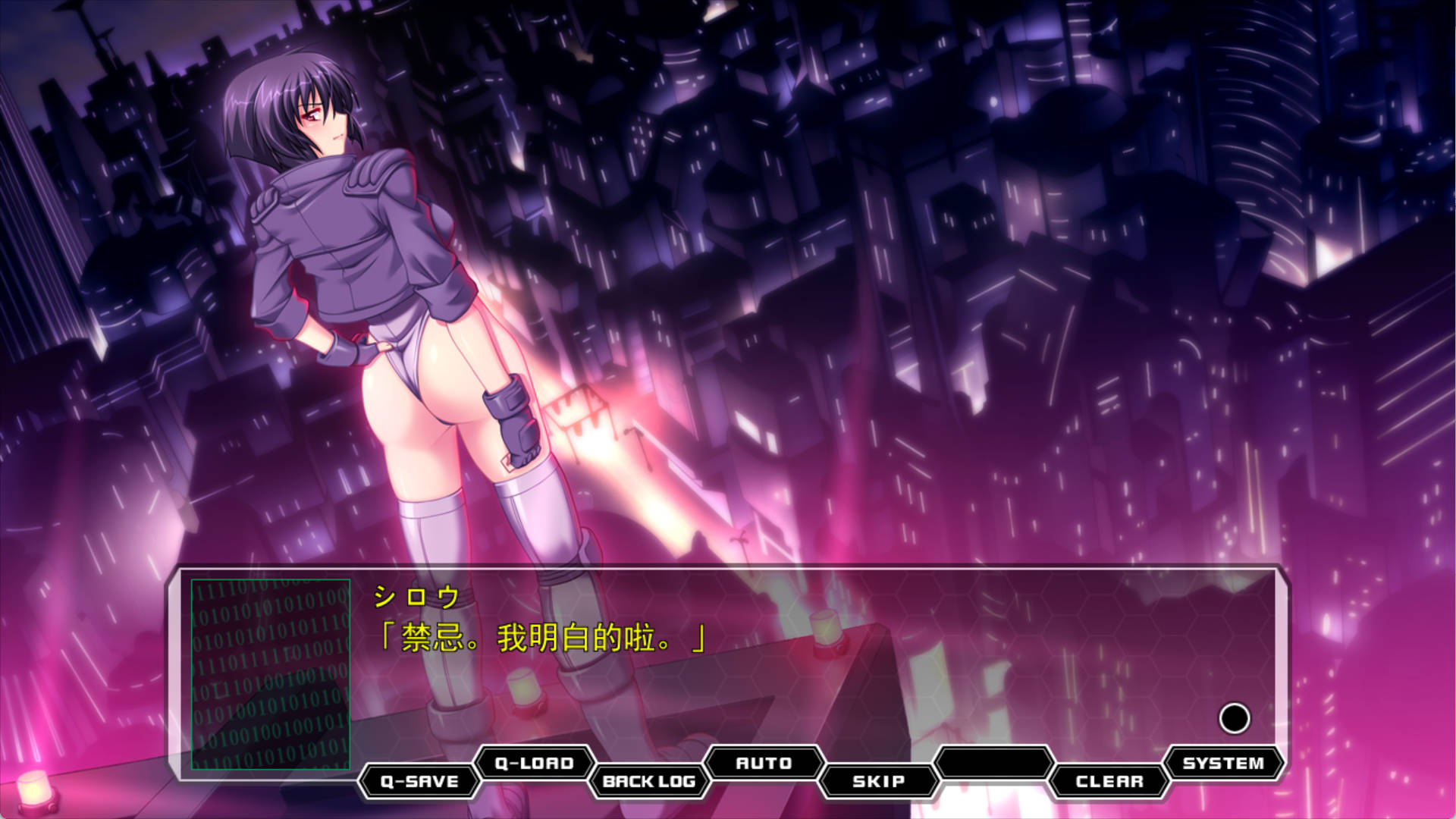
Task: Hide the text window with CLEAR
Action: [1109, 782]
